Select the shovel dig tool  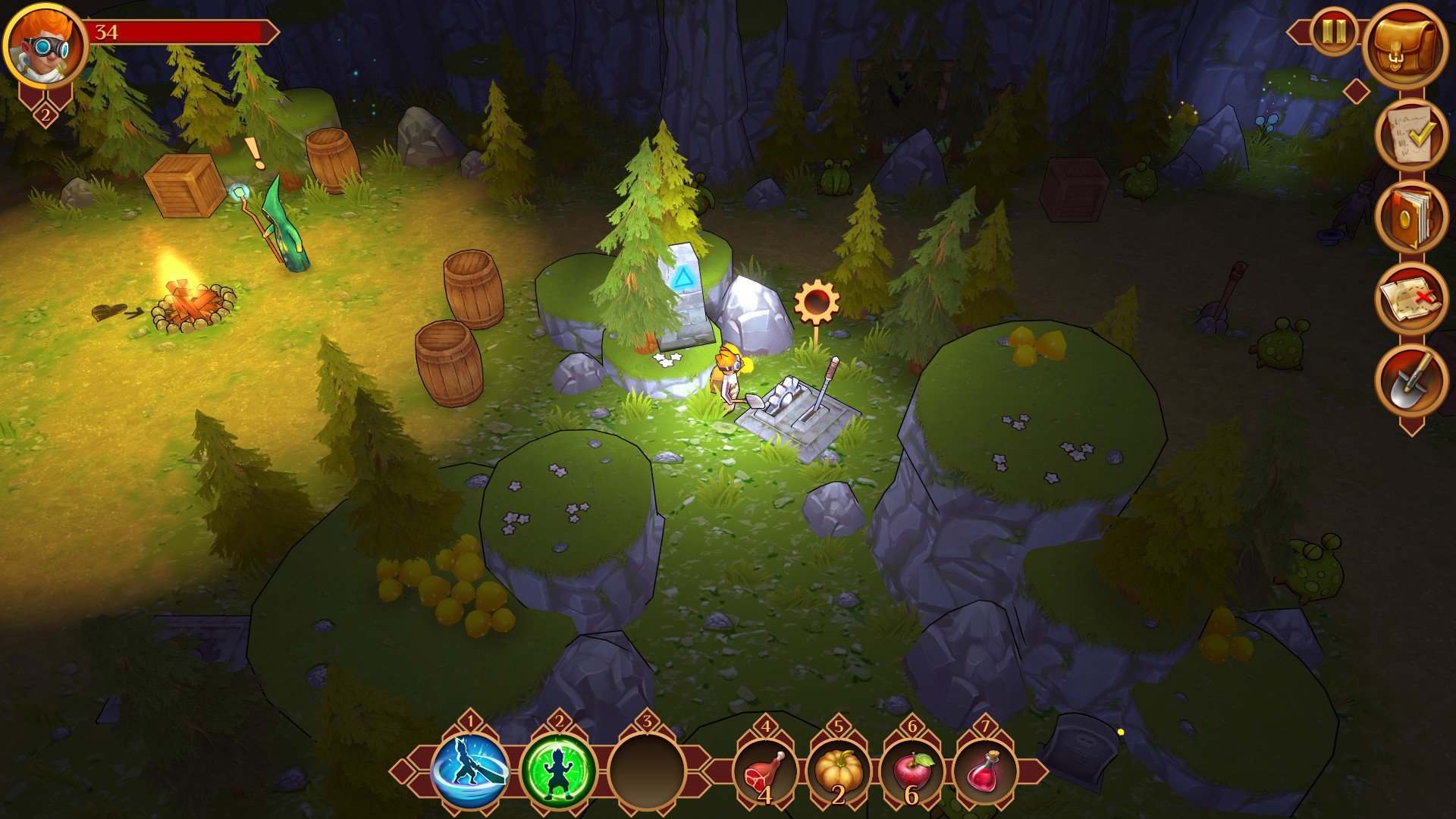[x=1410, y=381]
